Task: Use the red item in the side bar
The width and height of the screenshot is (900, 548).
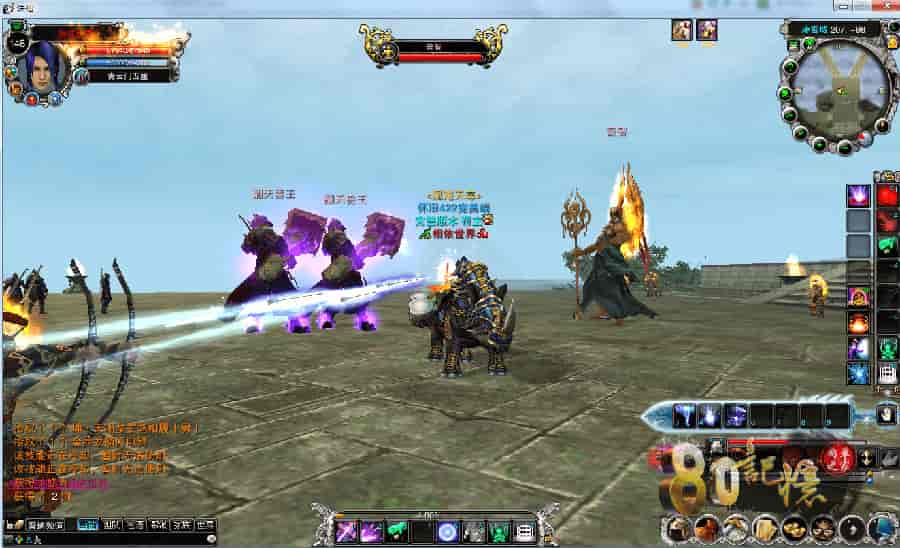Action: tap(887, 196)
